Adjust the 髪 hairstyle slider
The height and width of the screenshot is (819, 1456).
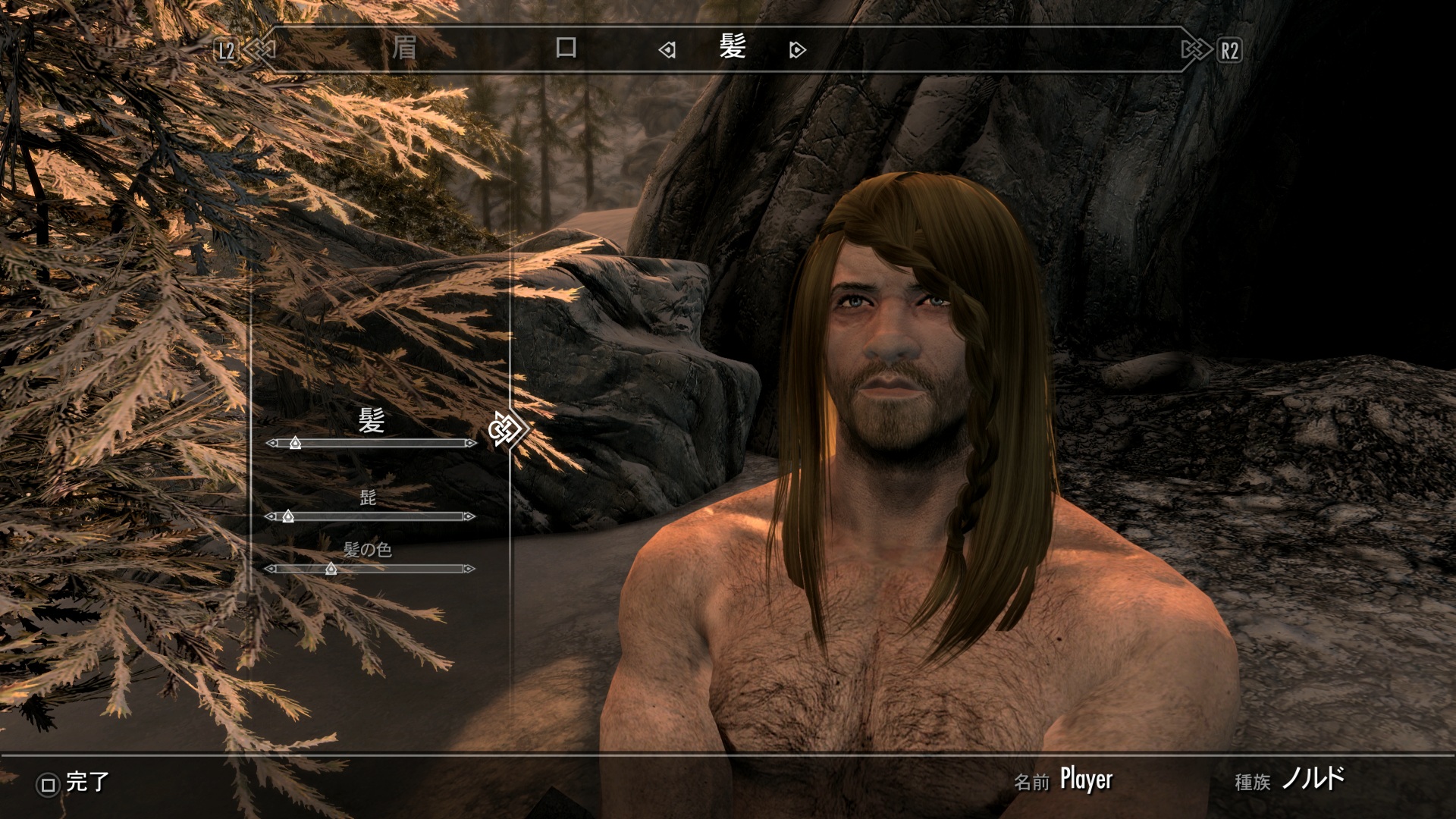(x=295, y=443)
